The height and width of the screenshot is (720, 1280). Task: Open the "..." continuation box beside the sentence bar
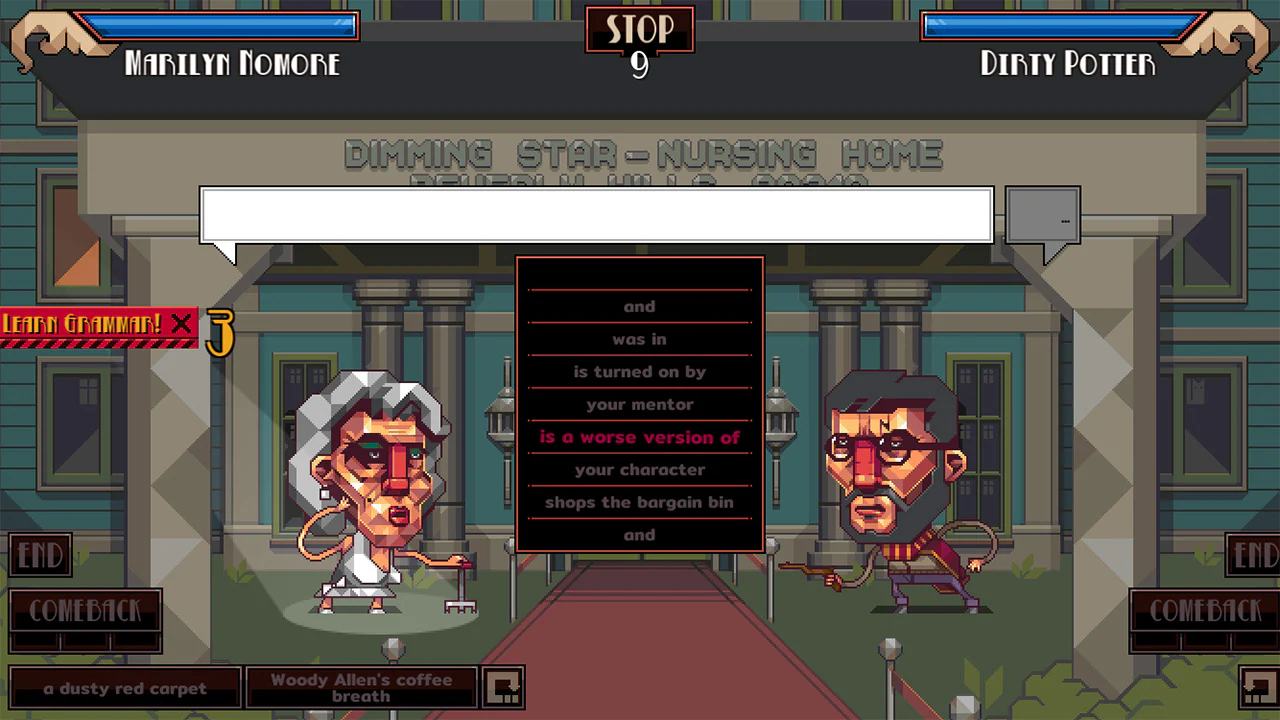click(1042, 216)
